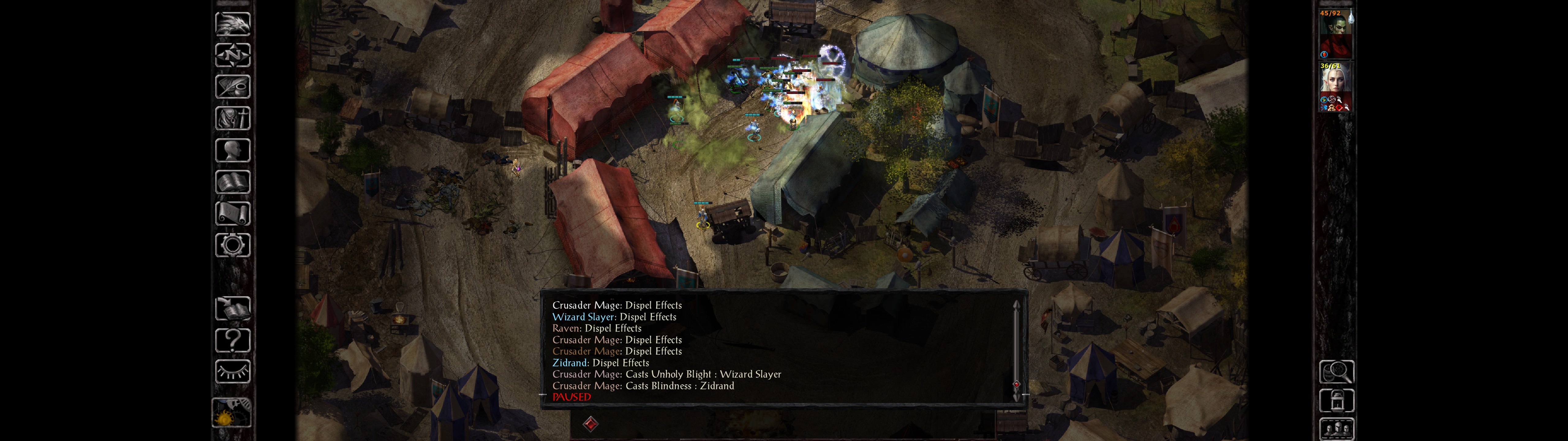
Task: Open the mage spellbook
Action: pyautogui.click(x=232, y=182)
